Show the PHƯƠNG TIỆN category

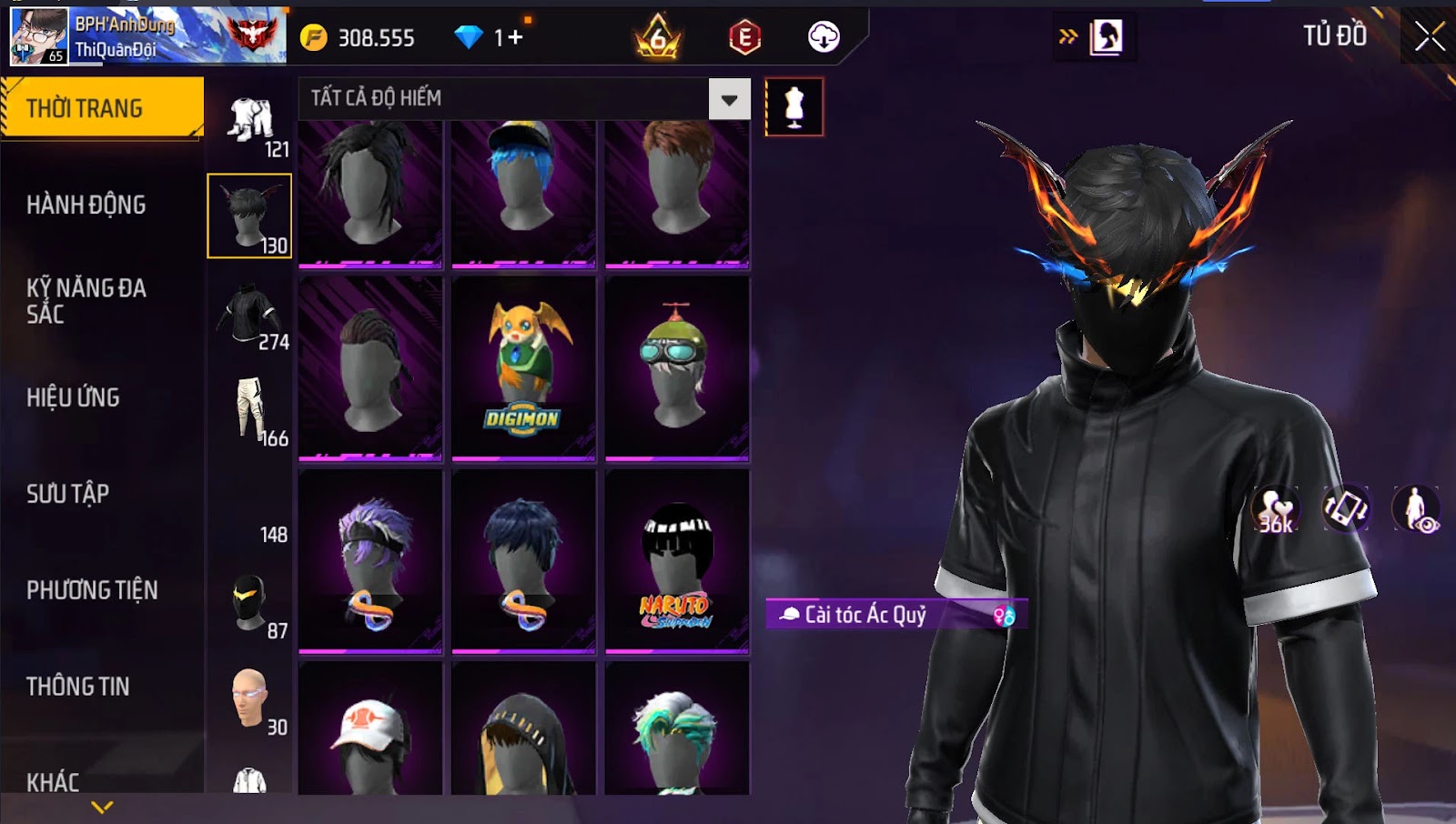pyautogui.click(x=92, y=590)
